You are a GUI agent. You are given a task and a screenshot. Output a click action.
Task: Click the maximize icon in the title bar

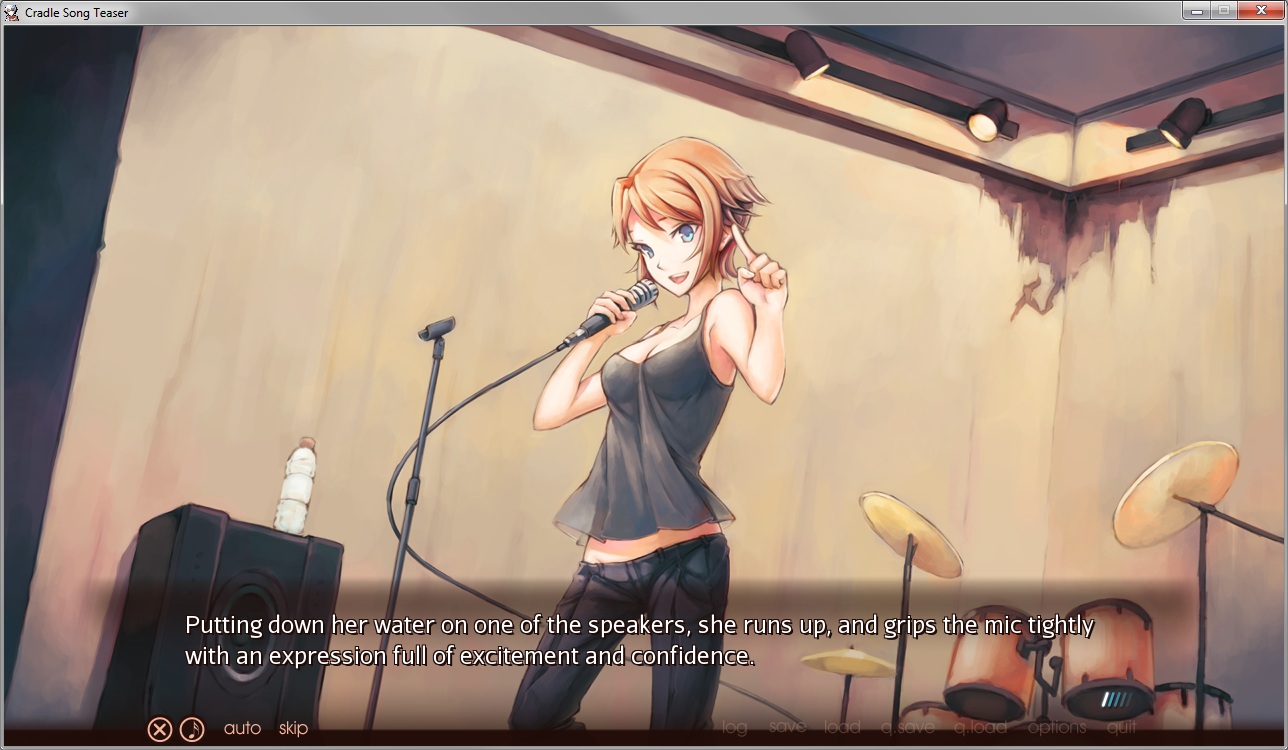tap(1224, 11)
